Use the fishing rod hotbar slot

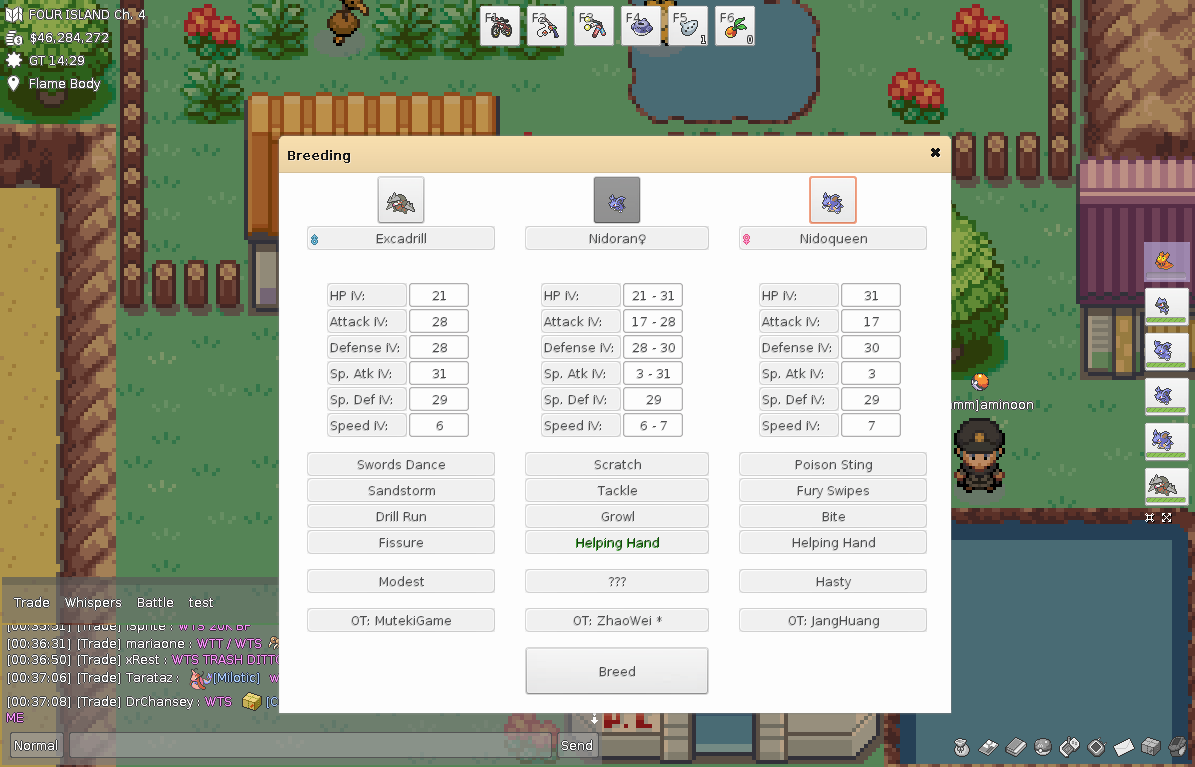pos(547,26)
